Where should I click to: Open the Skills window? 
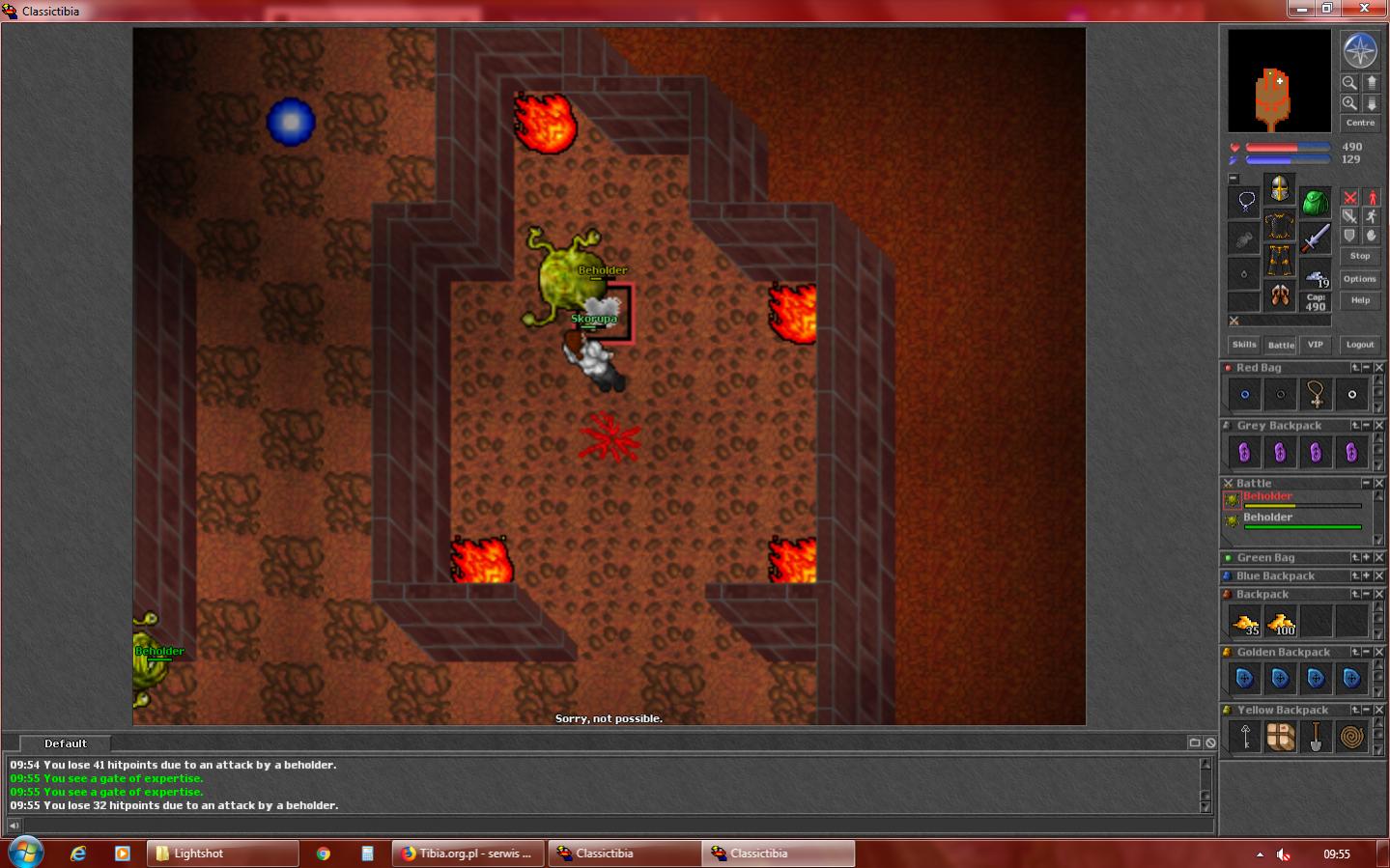pyautogui.click(x=1244, y=345)
